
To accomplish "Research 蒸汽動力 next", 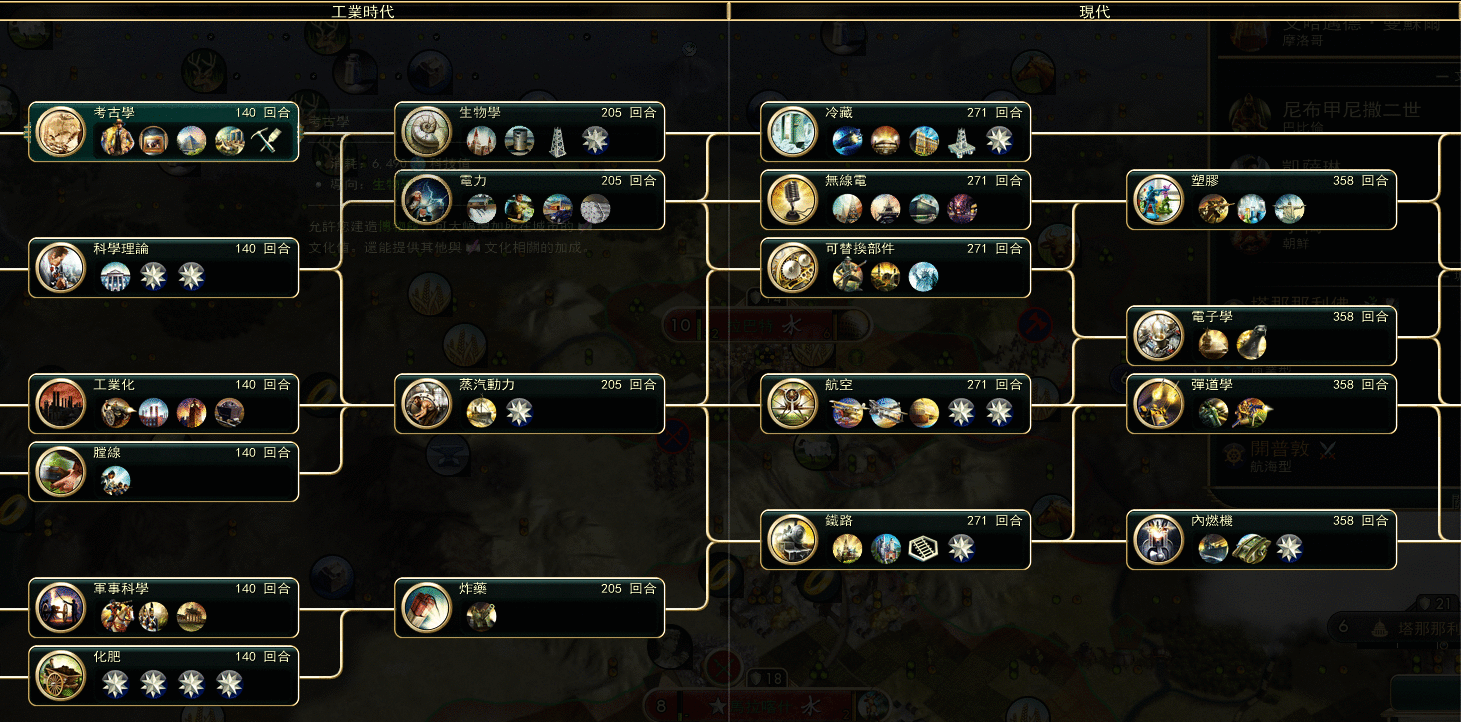I will (529, 403).
